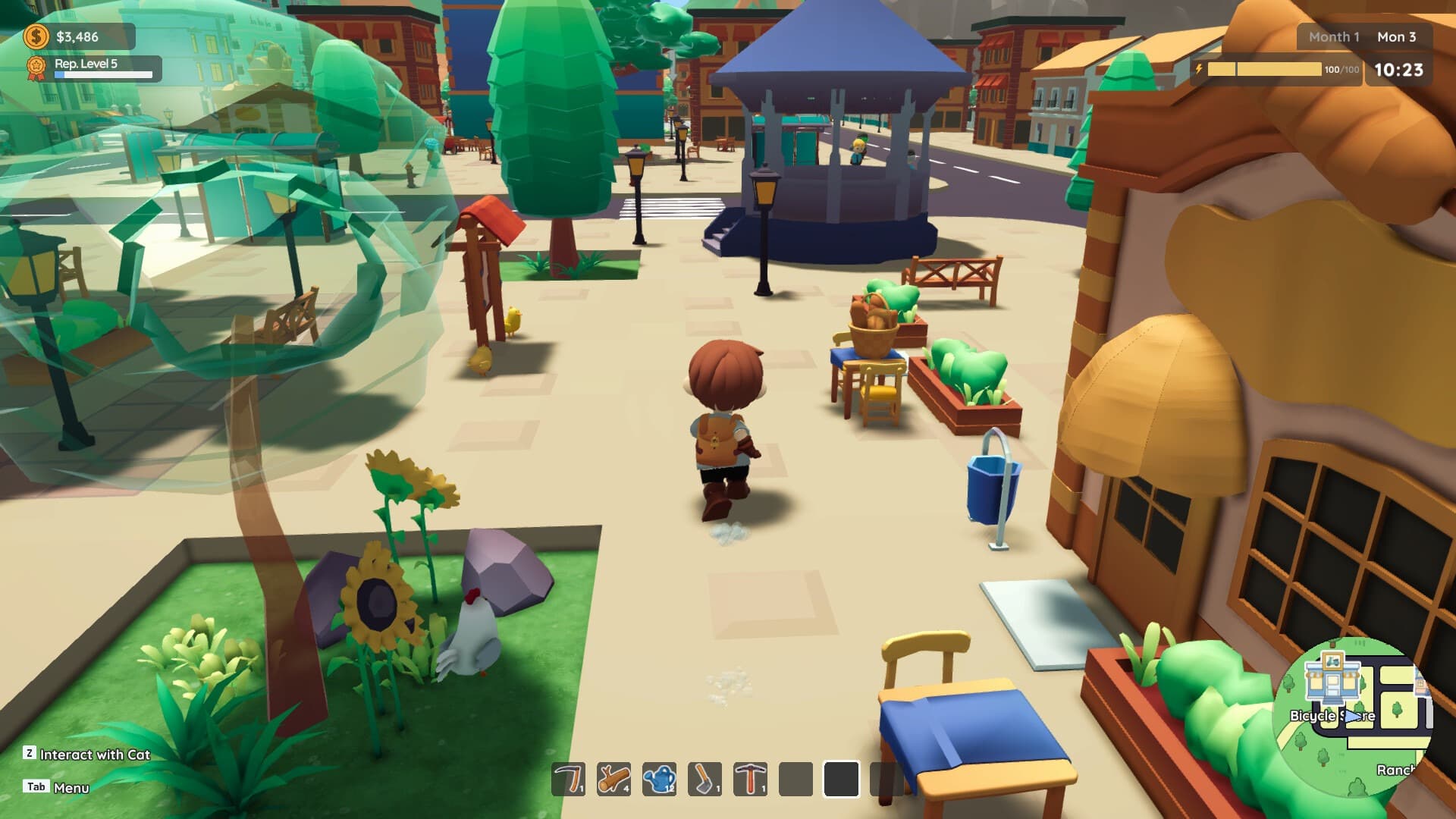Click the Bicycle Store marker on minimap

click(1332, 679)
